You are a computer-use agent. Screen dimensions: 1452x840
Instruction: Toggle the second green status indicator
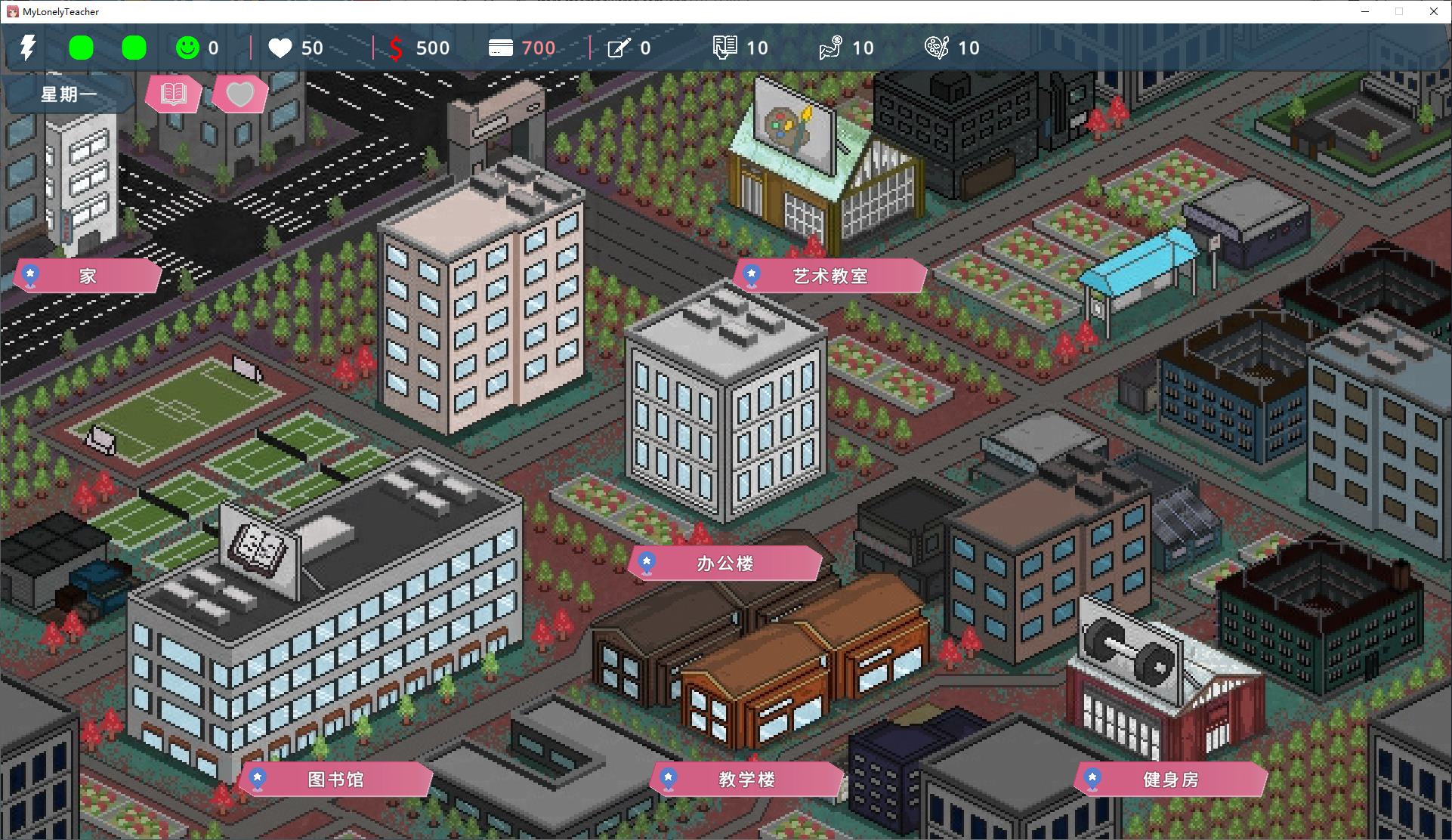[x=134, y=47]
